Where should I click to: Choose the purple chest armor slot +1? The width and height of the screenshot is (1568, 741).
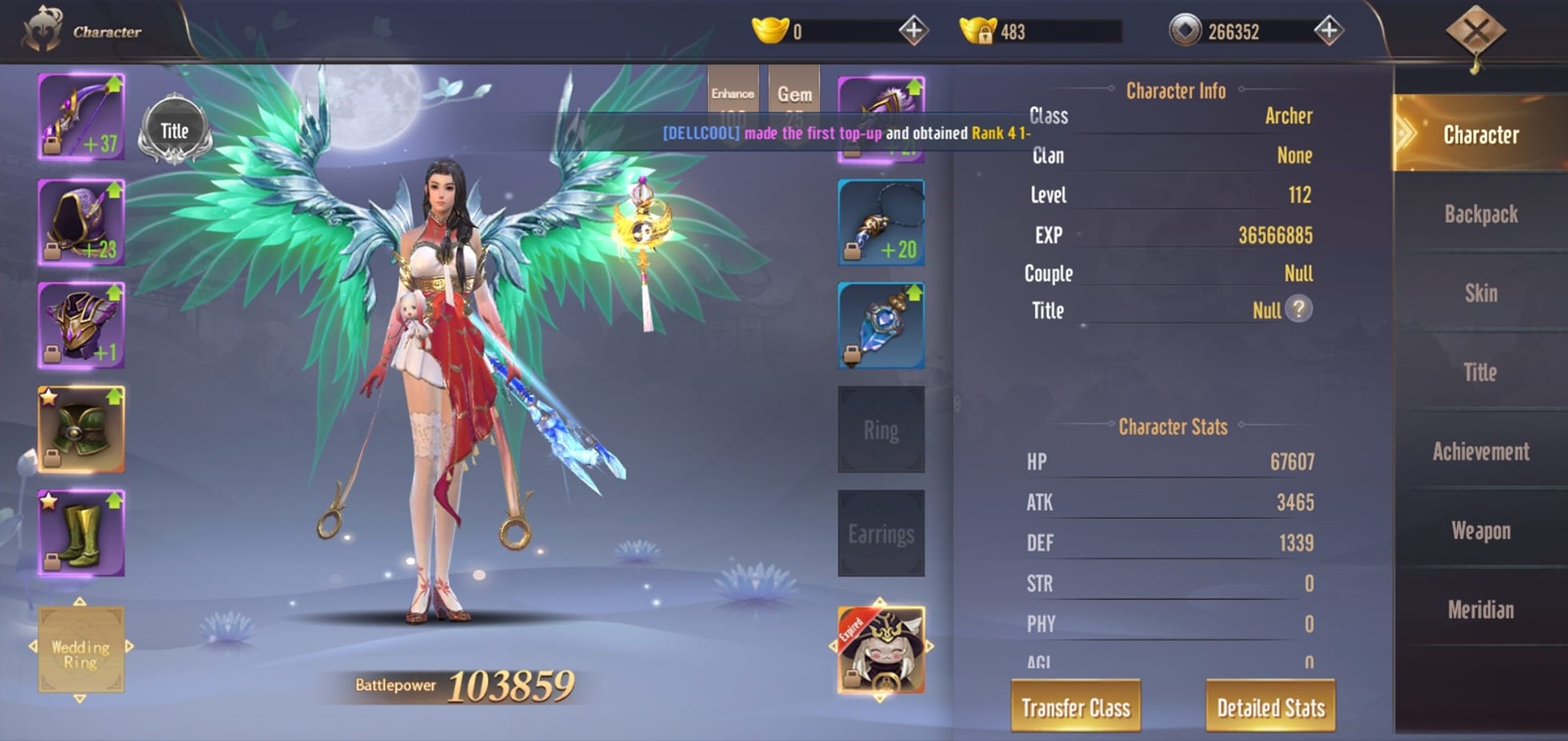(81, 325)
